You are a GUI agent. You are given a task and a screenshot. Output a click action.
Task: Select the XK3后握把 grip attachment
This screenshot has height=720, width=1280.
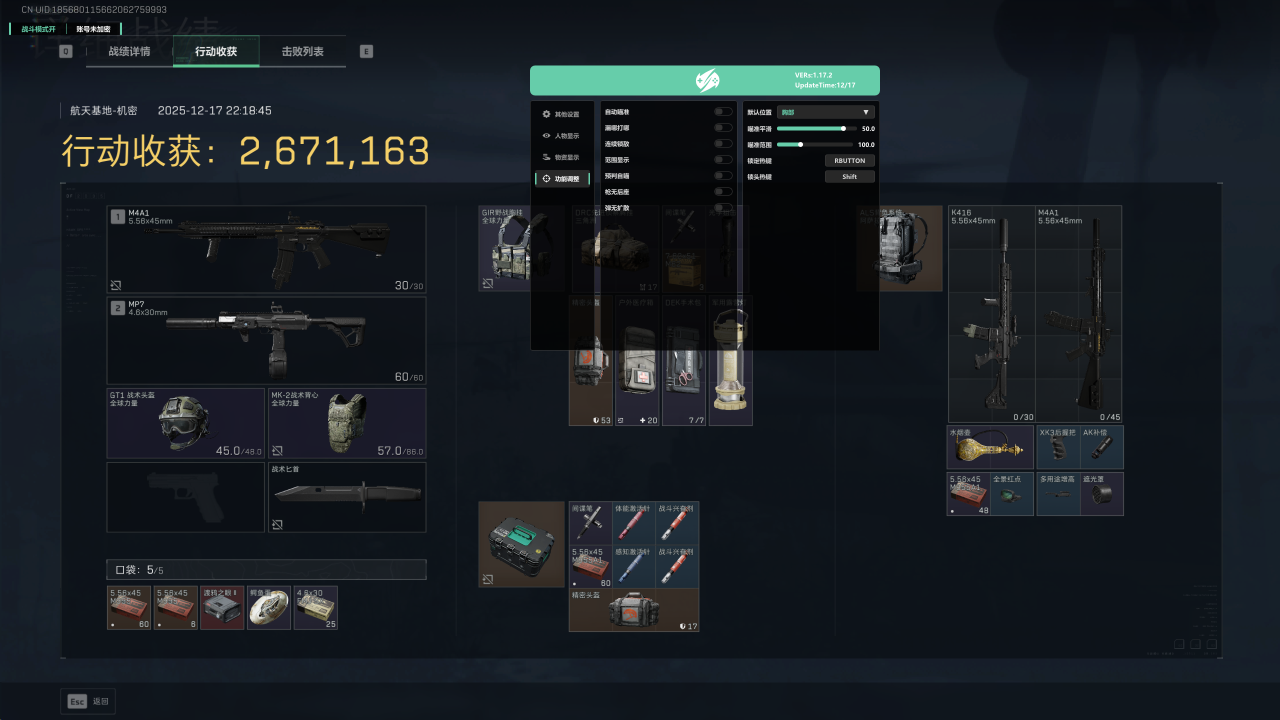(1058, 447)
